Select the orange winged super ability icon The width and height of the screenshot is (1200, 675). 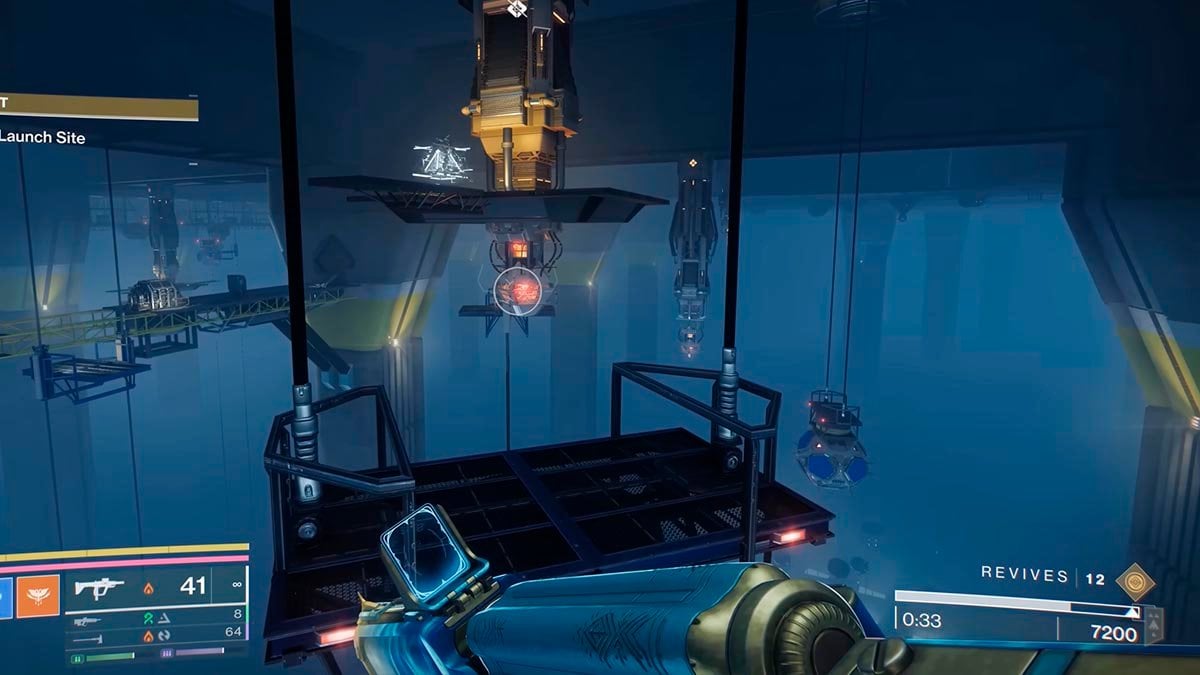tap(38, 596)
